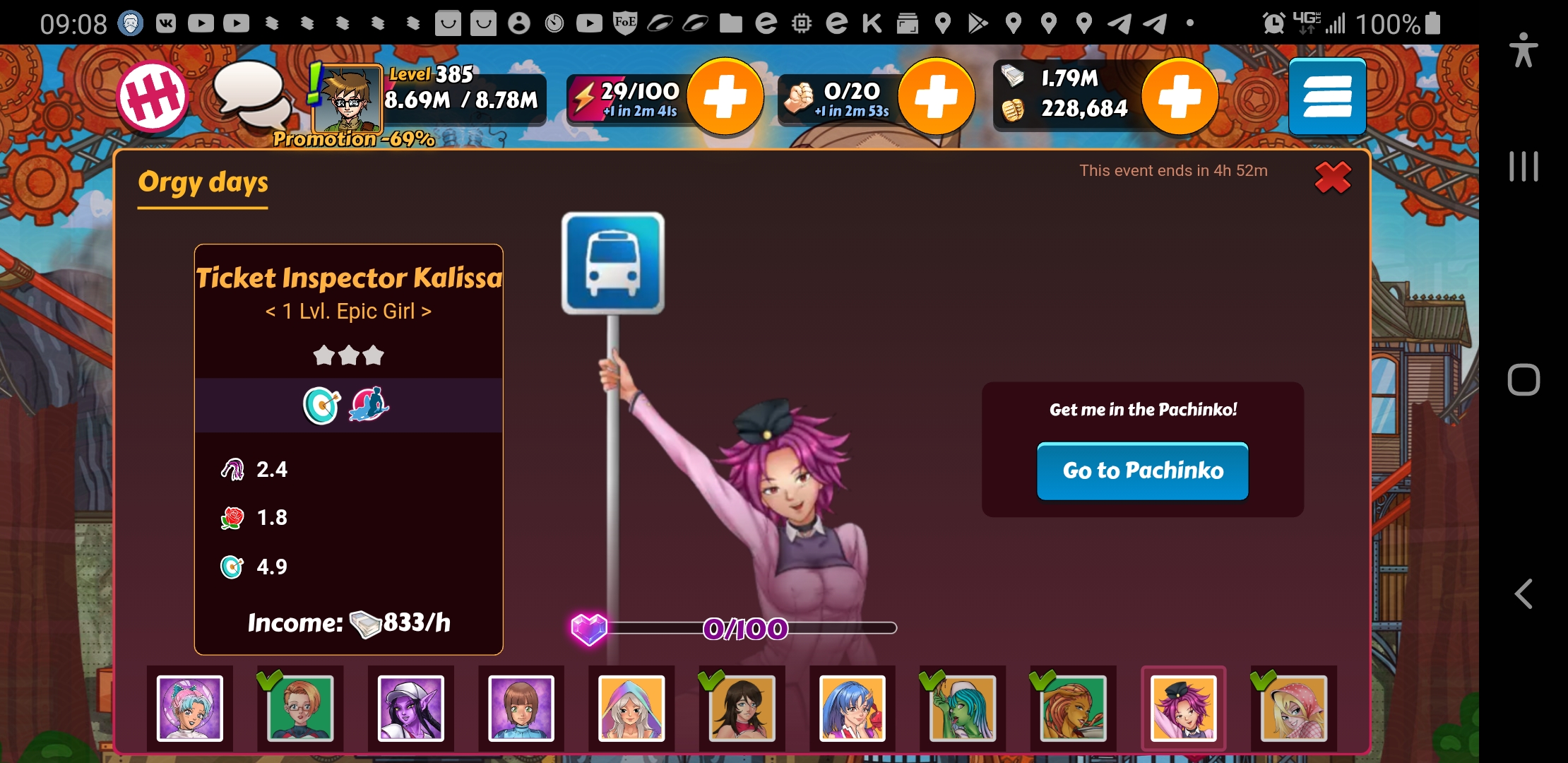The width and height of the screenshot is (1568, 763).
Task: Select the blue-haired girl thumbnail
Action: 853,708
